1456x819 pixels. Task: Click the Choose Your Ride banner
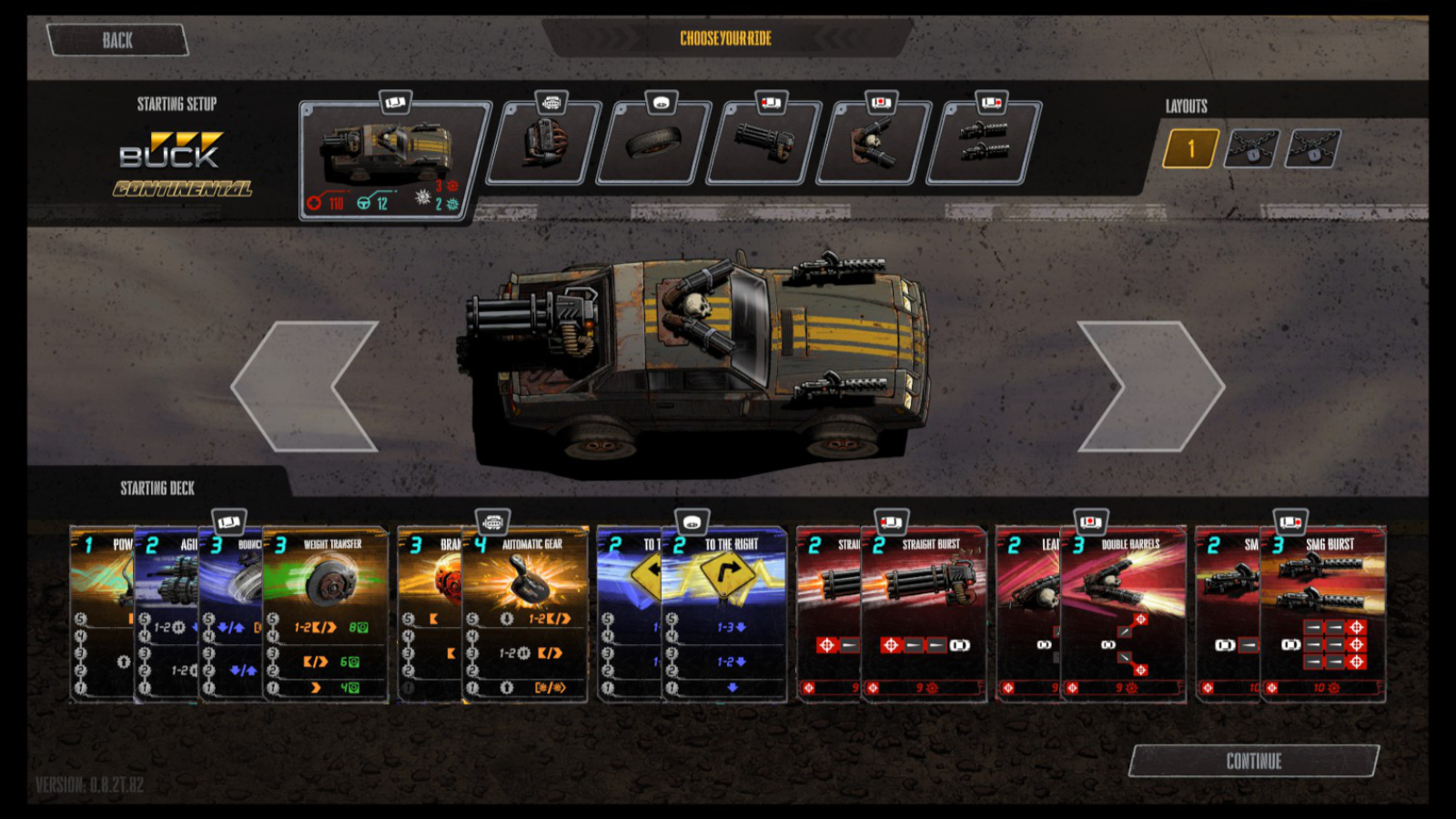(723, 39)
